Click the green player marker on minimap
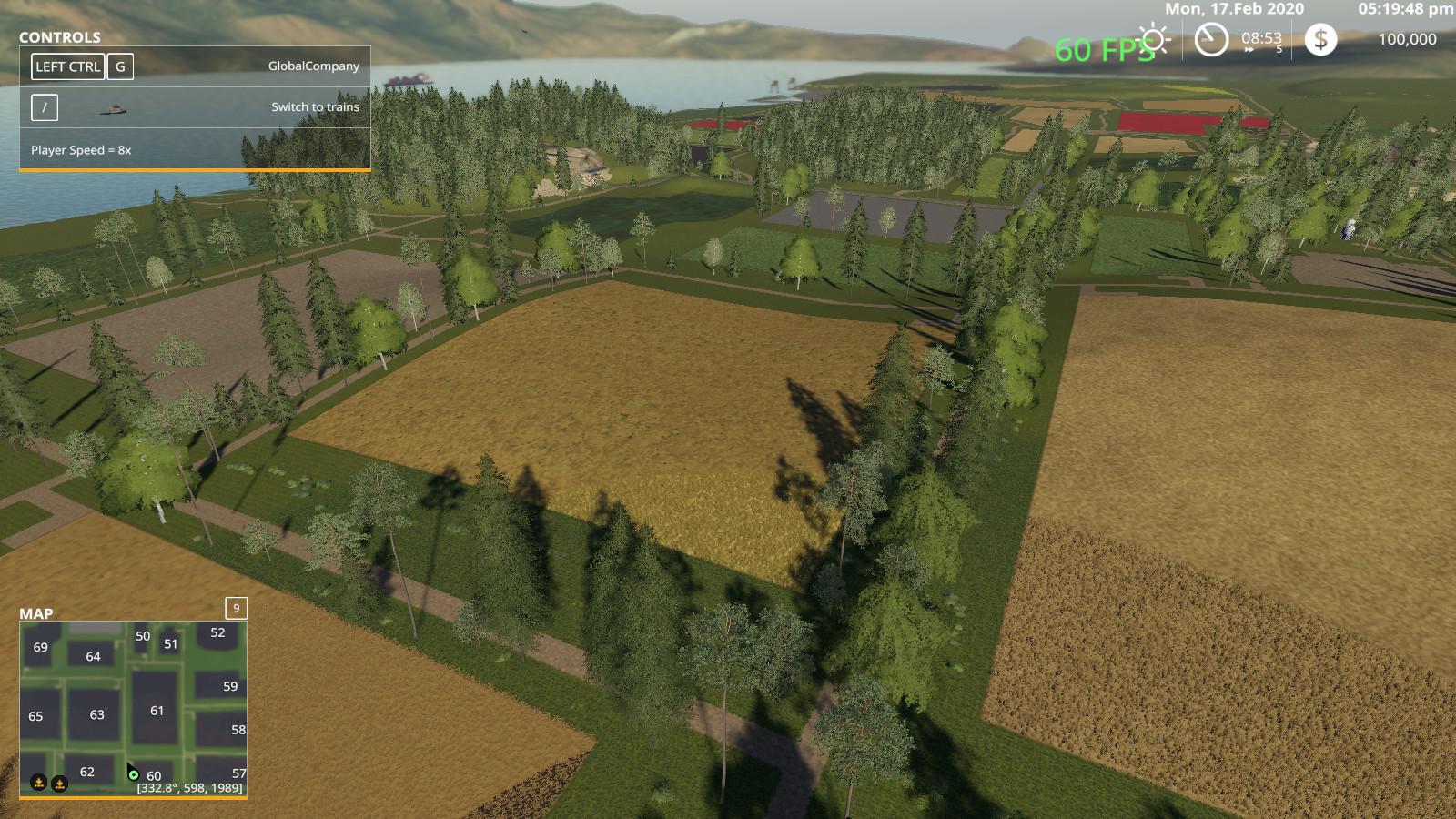Screen dimensions: 1456x819 134,775
